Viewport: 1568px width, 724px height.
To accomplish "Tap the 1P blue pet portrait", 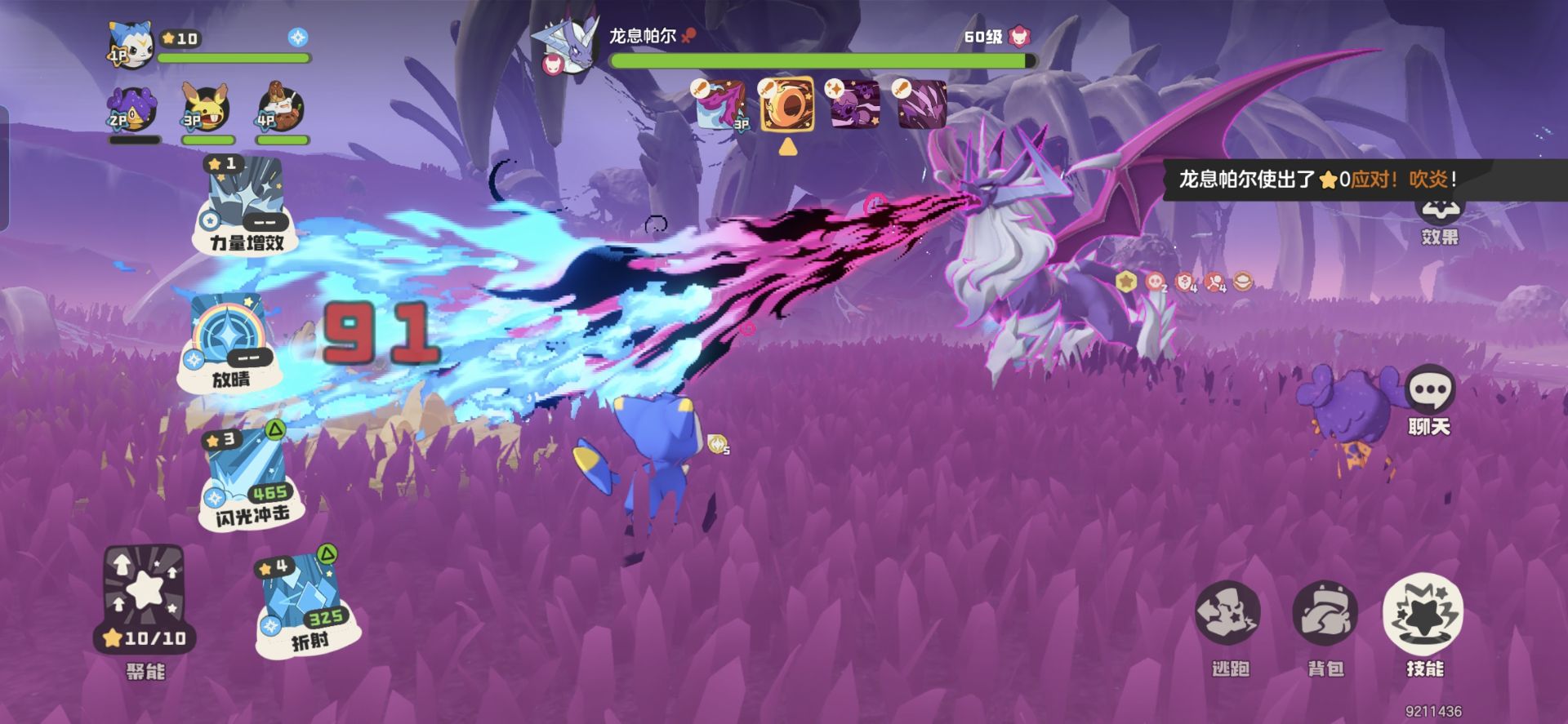I will 131,45.
